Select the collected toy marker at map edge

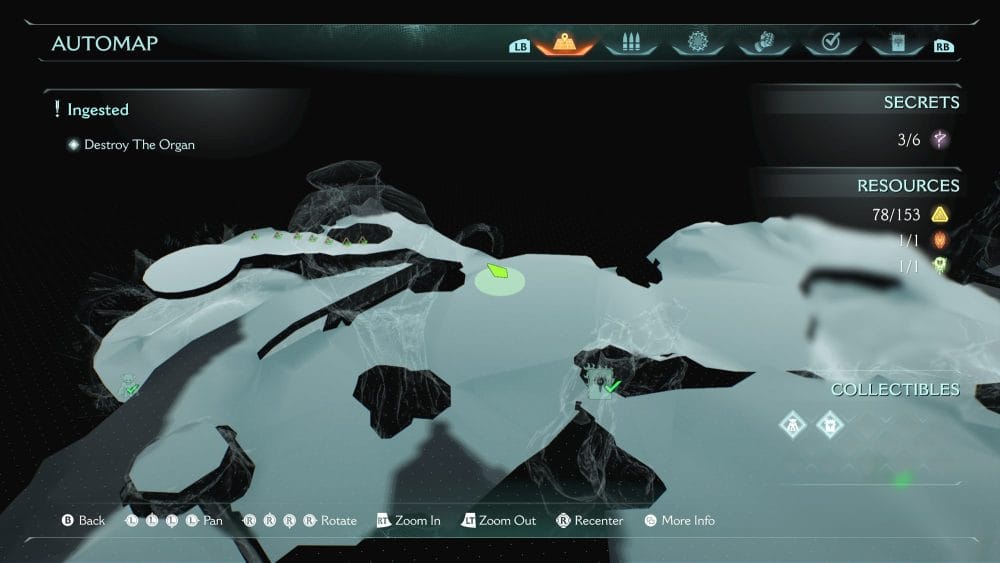pyautogui.click(x=129, y=385)
